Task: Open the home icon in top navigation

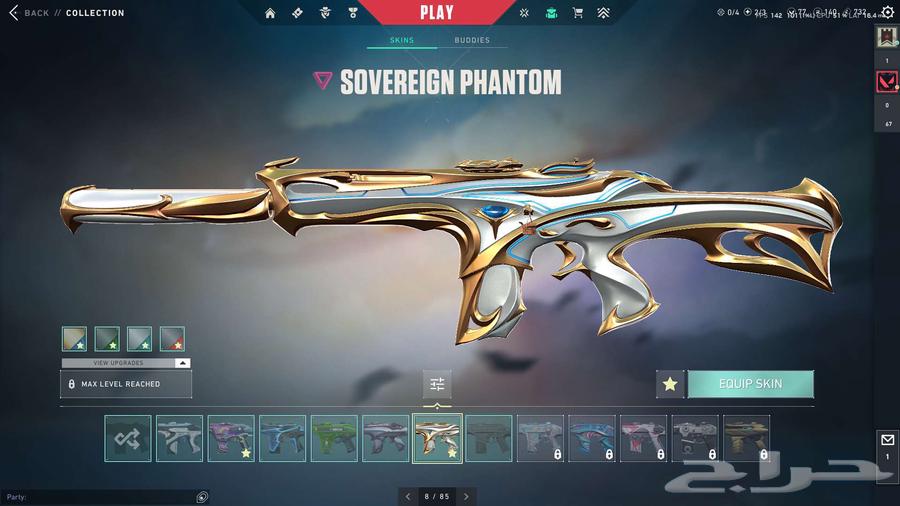Action: click(270, 13)
